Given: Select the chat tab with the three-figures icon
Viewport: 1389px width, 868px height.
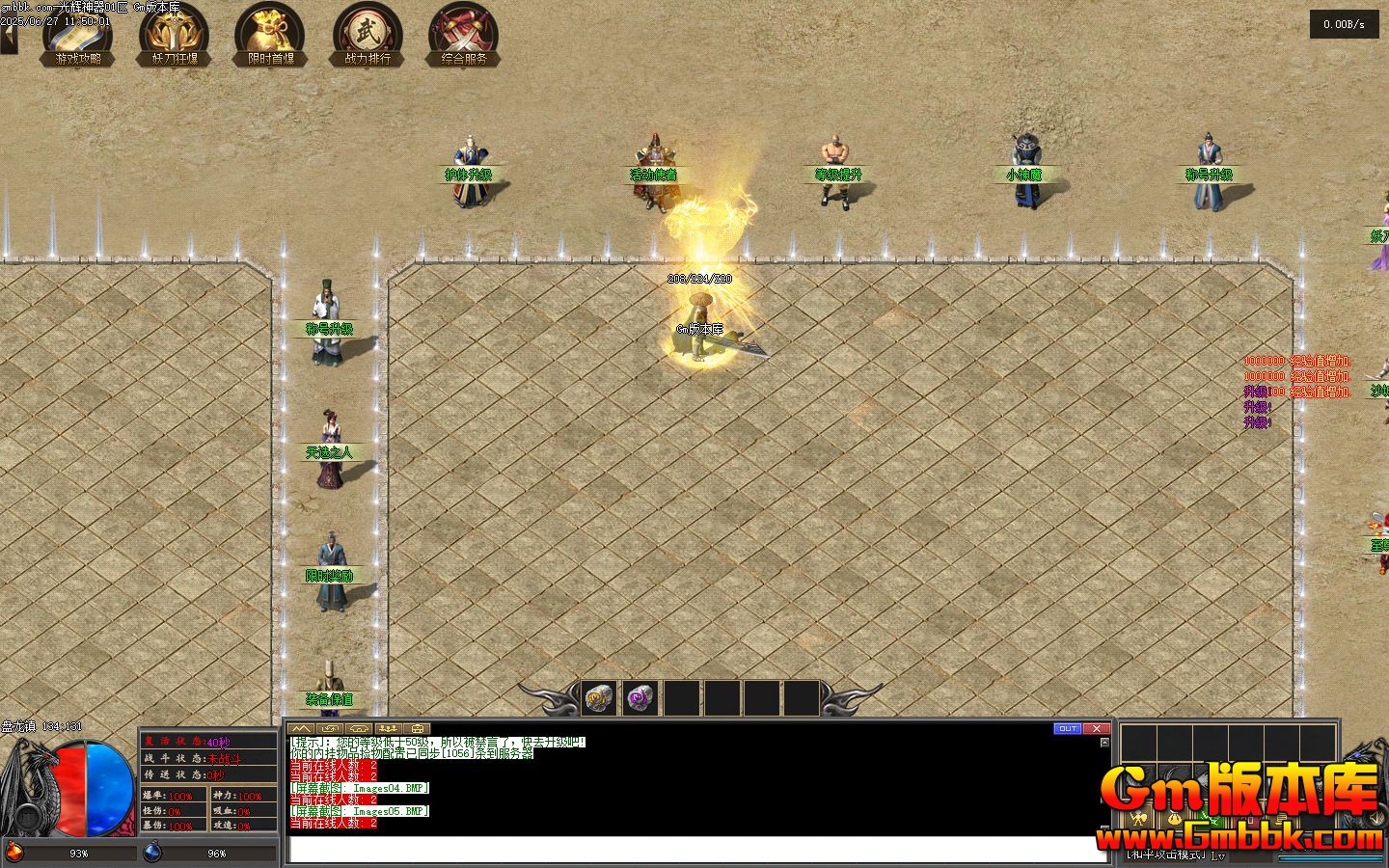Looking at the screenshot, I should pos(388,728).
